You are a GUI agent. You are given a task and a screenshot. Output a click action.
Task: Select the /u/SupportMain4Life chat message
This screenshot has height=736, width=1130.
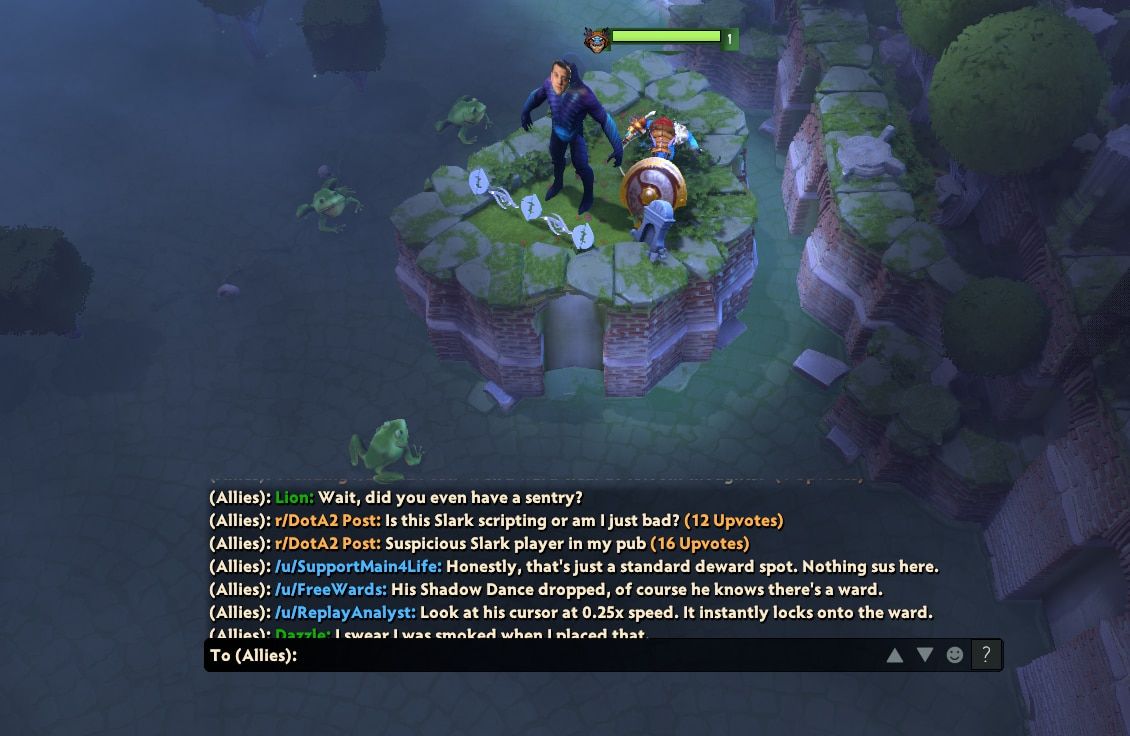[573, 567]
